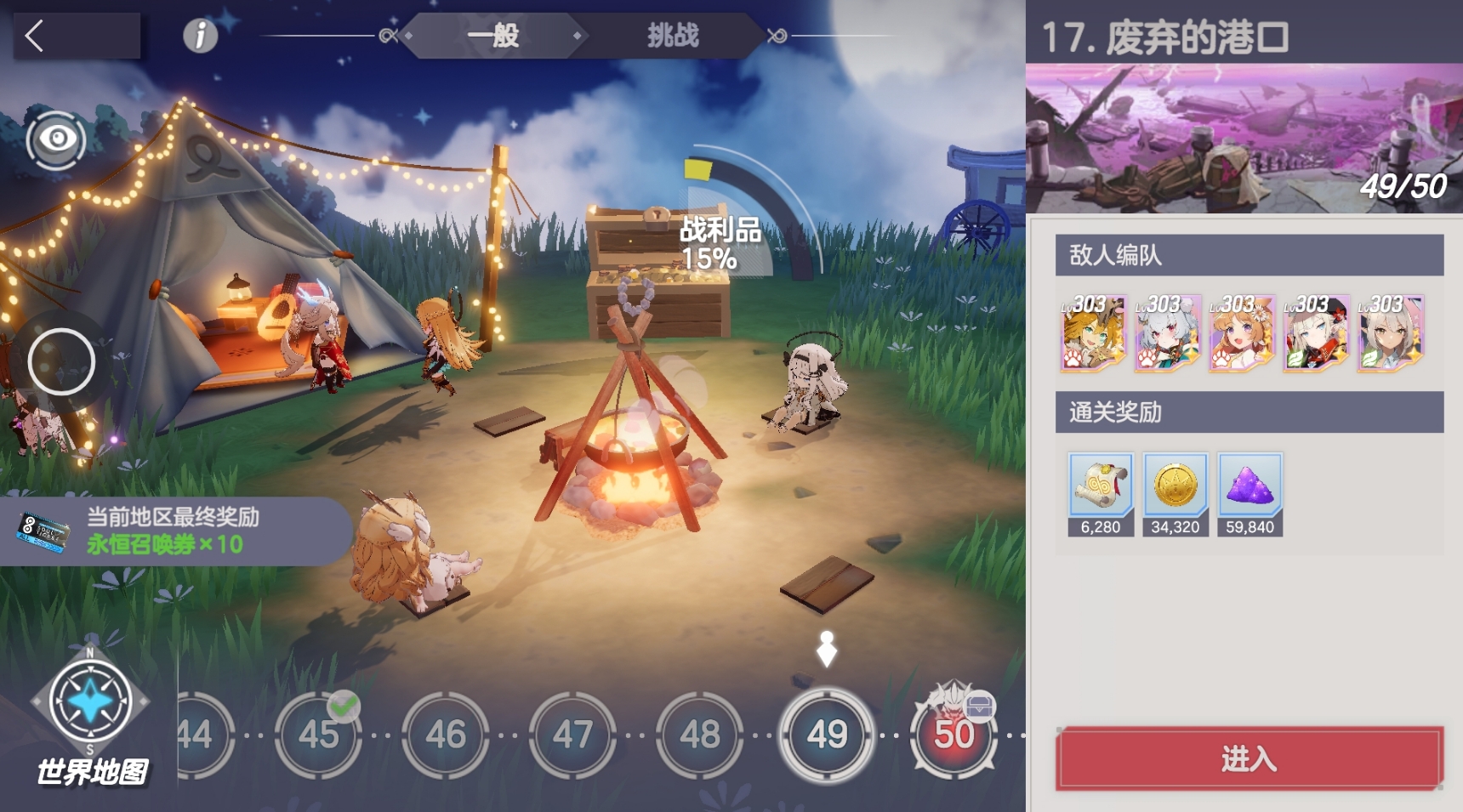Select the gold coin reward icon
The height and width of the screenshot is (812, 1463).
1176,486
